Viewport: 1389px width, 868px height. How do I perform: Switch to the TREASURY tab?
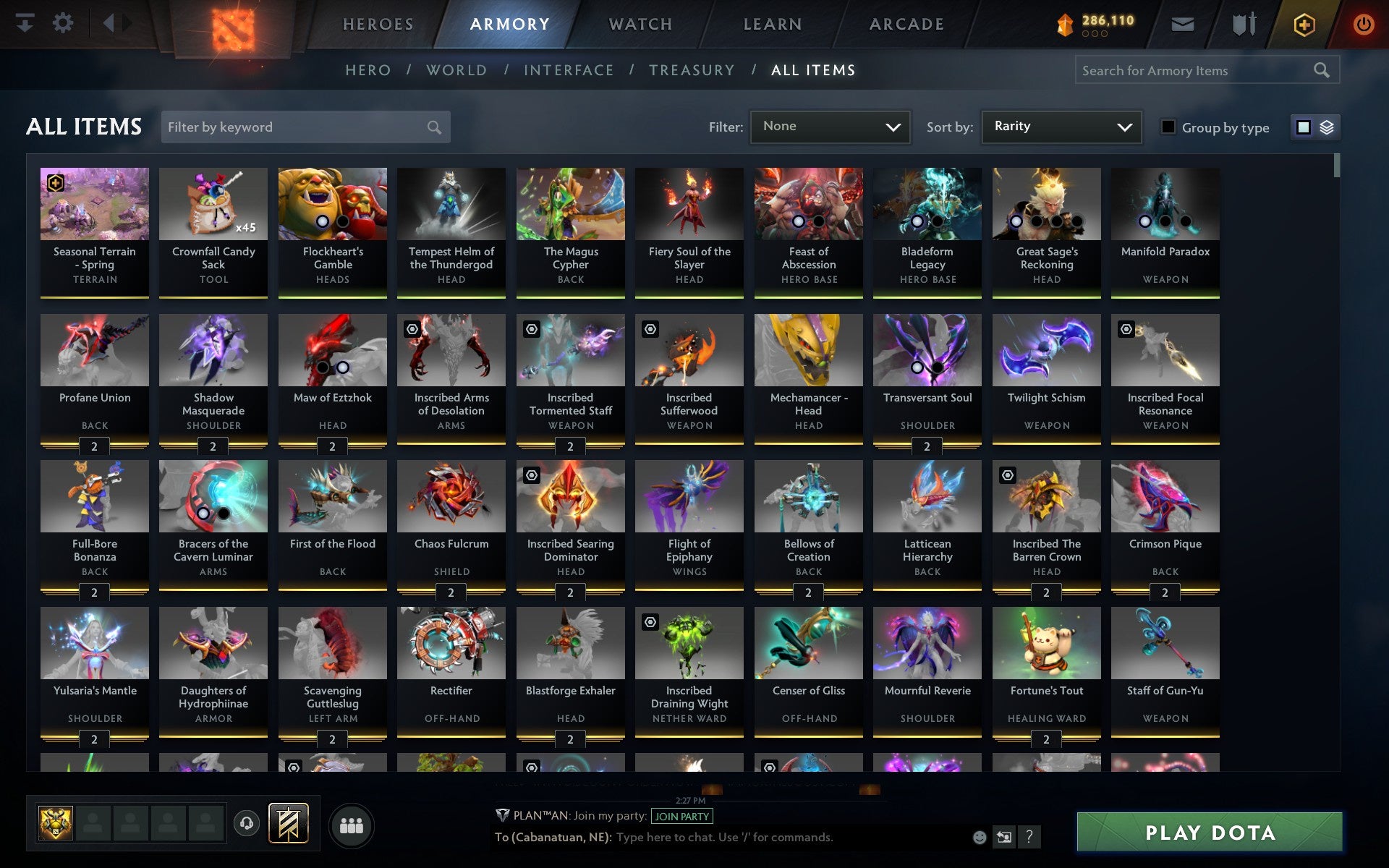coord(692,70)
